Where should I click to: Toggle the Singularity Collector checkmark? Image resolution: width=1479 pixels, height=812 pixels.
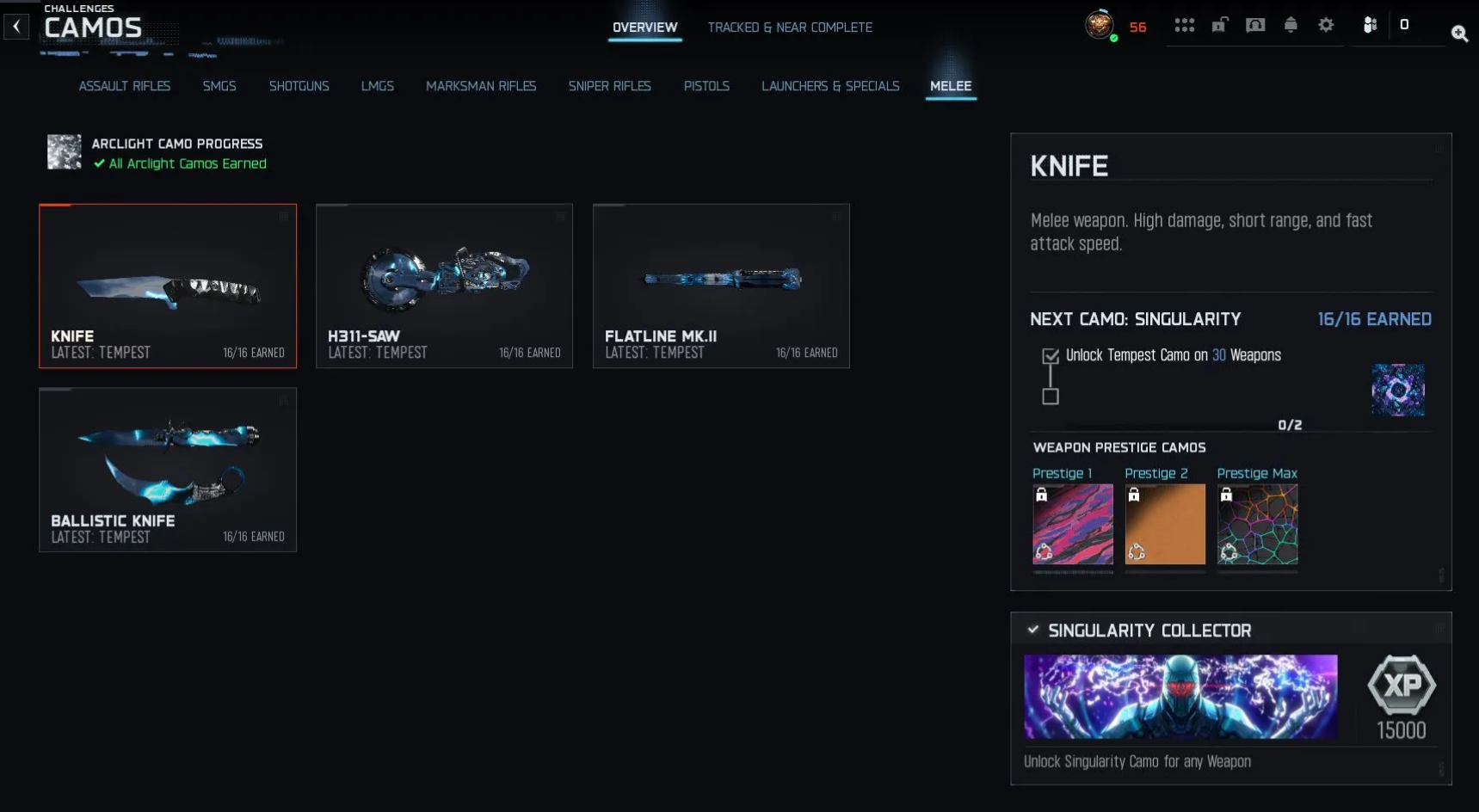[x=1032, y=629]
